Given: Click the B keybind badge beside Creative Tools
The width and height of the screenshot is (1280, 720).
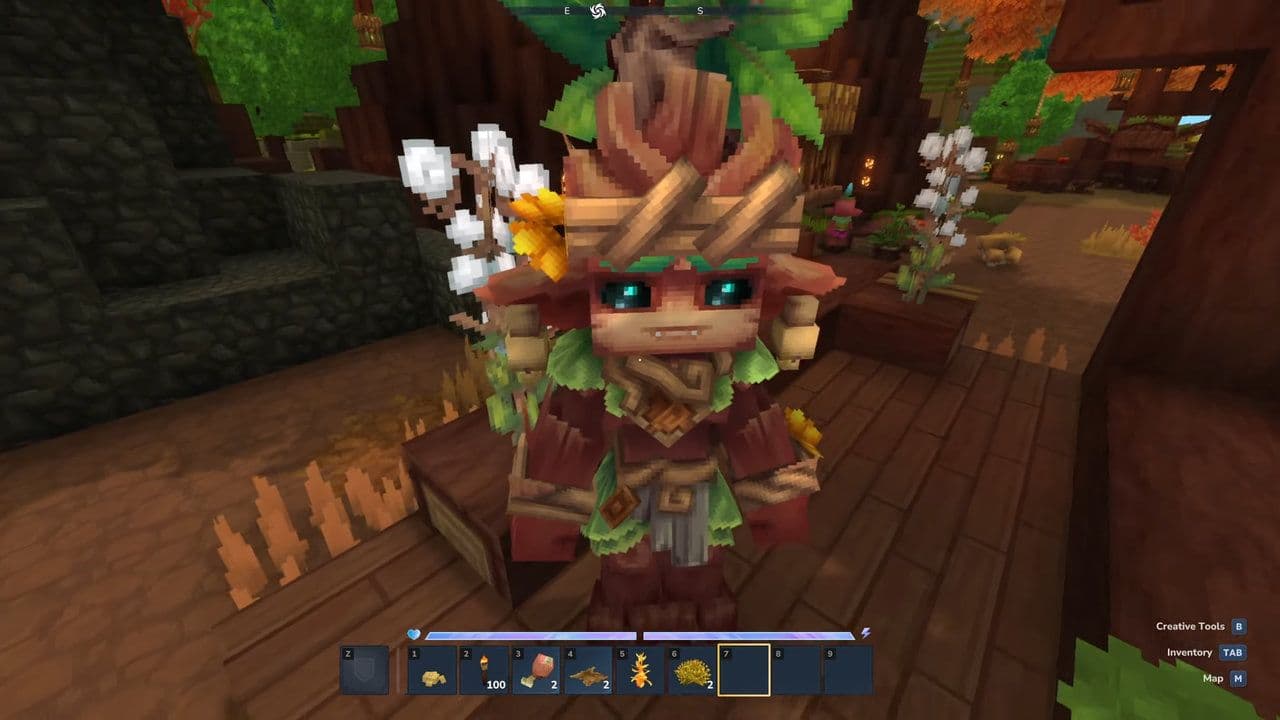Looking at the screenshot, I should pyautogui.click(x=1239, y=627).
